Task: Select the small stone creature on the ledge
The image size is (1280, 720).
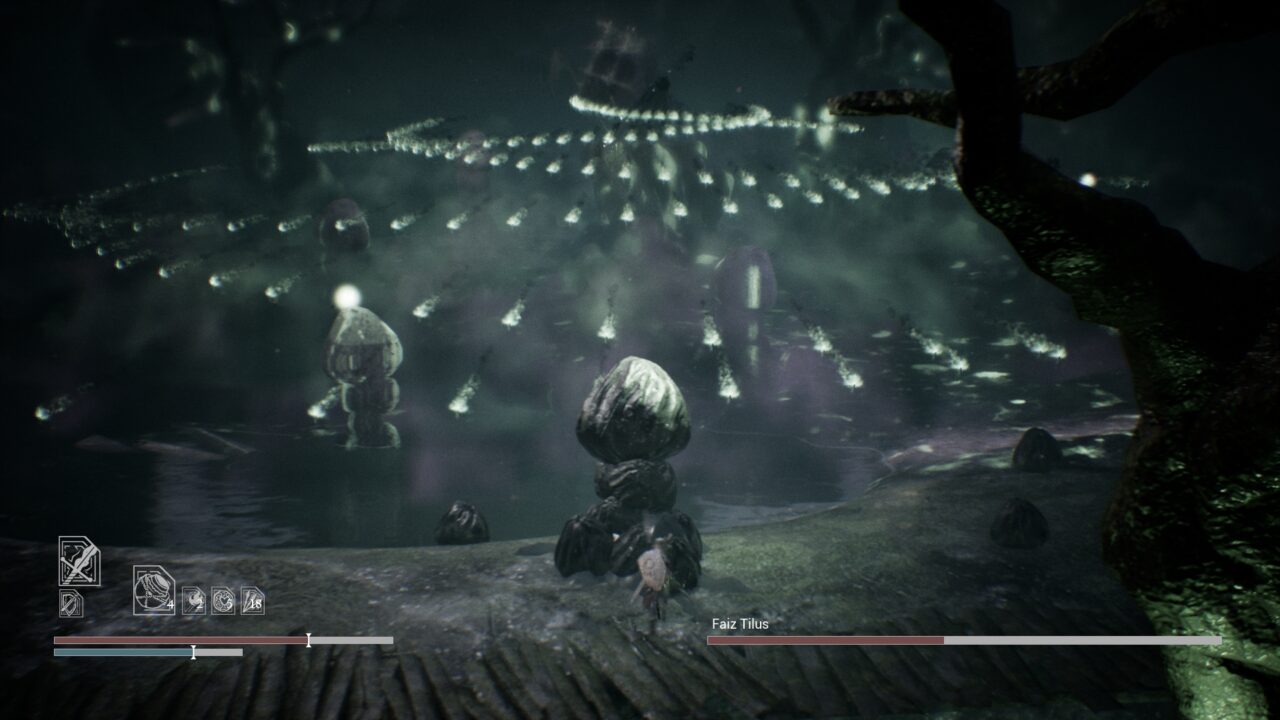Action: pyautogui.click(x=462, y=522)
